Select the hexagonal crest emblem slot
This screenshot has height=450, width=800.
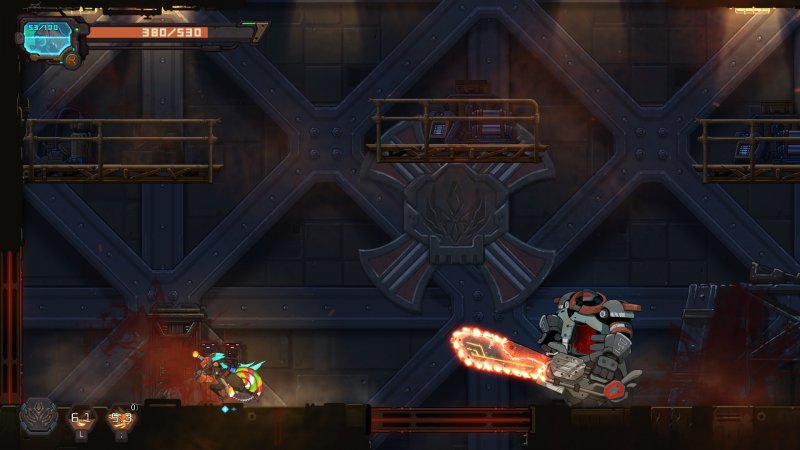40,417
